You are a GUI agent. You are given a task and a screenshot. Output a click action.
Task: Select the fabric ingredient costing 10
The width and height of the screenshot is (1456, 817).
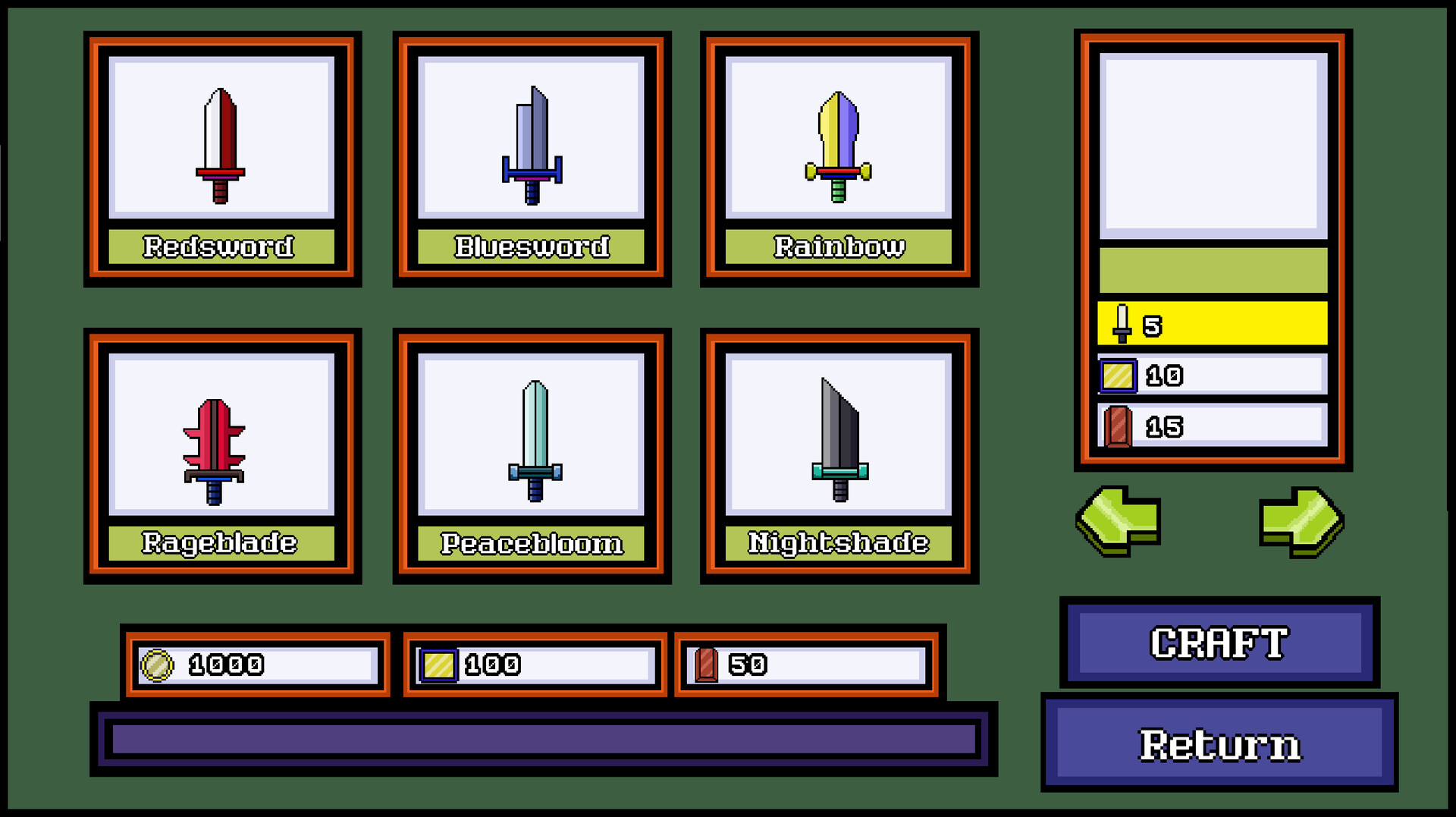click(1211, 374)
